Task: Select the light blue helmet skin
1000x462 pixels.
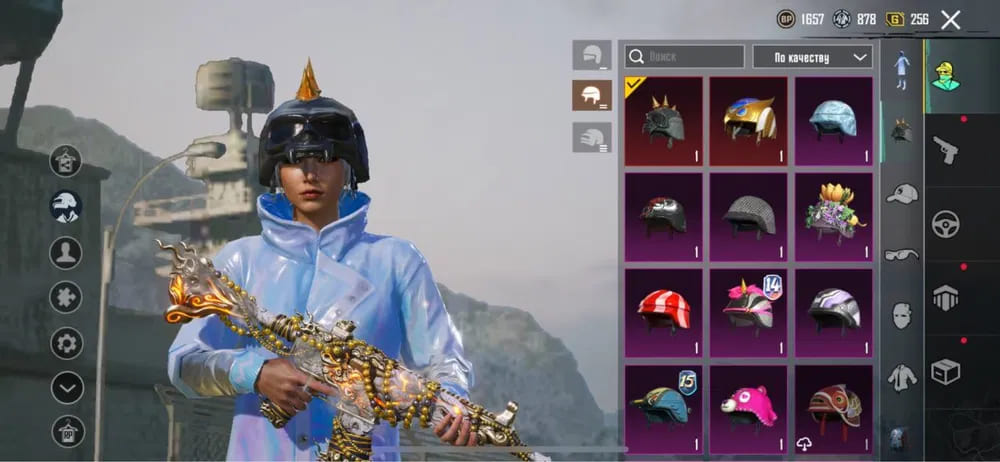Action: (x=833, y=121)
